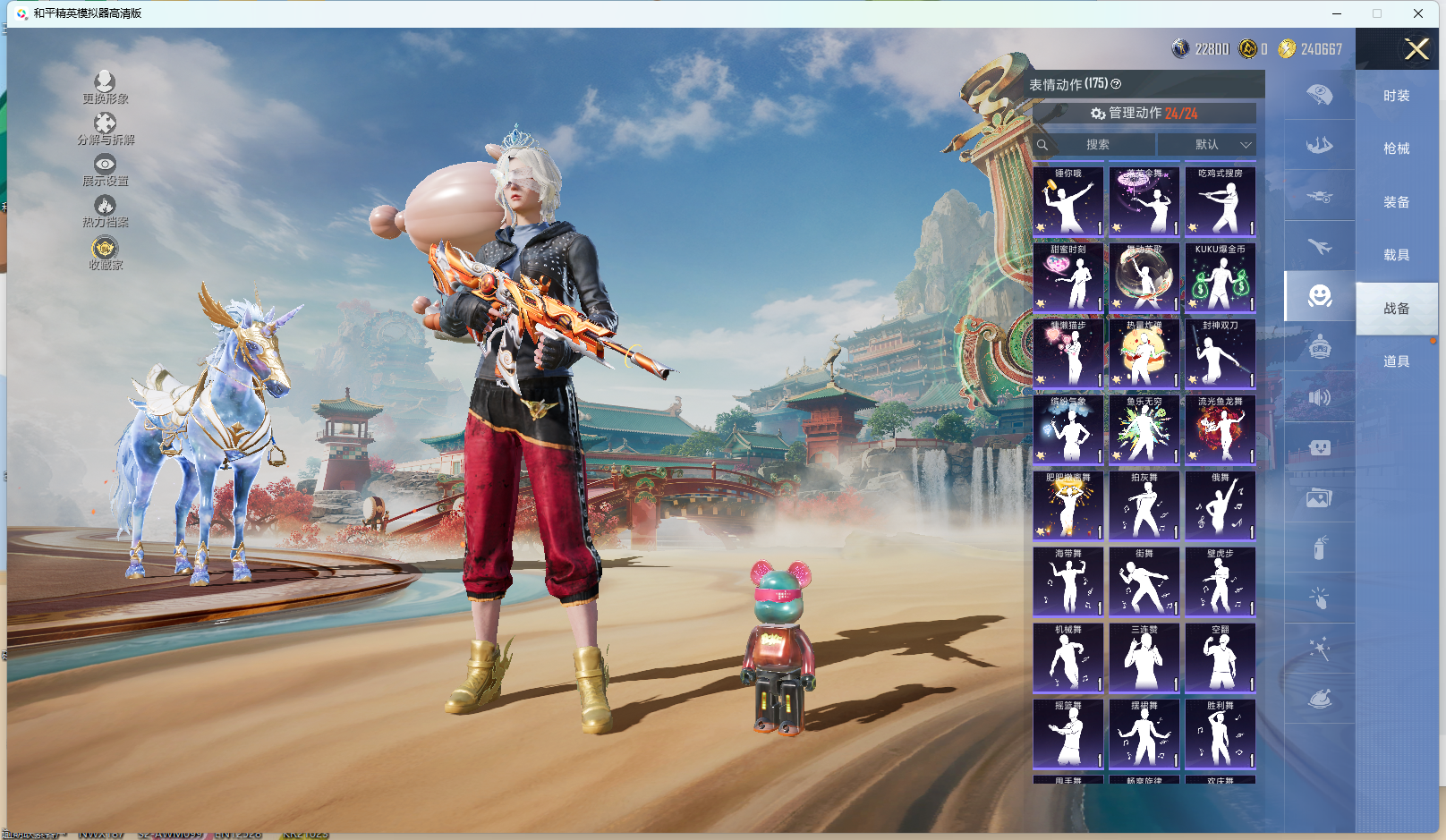Close the inventory screen with the X
The height and width of the screenshot is (840, 1446).
coord(1416,49)
